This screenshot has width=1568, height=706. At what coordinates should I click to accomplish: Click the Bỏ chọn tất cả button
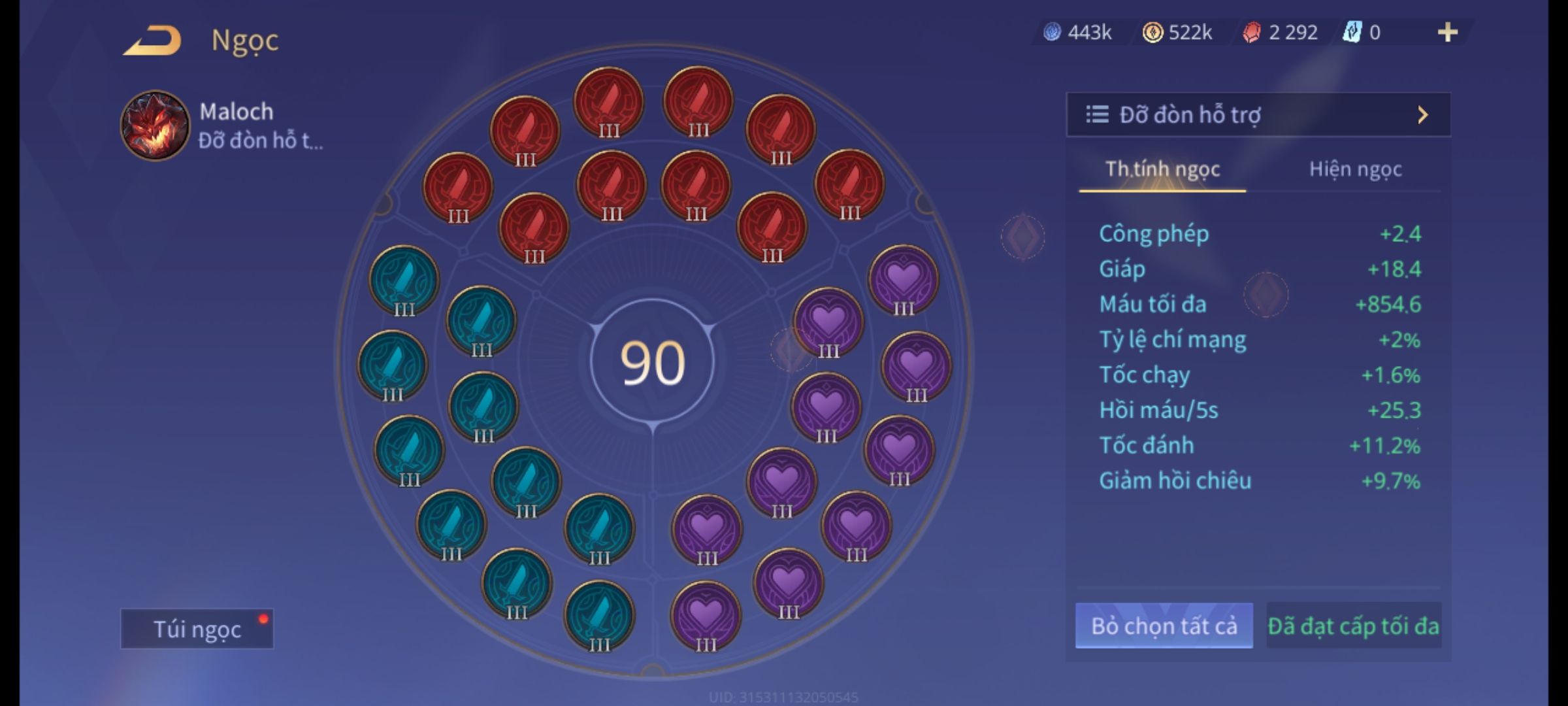coord(1164,626)
